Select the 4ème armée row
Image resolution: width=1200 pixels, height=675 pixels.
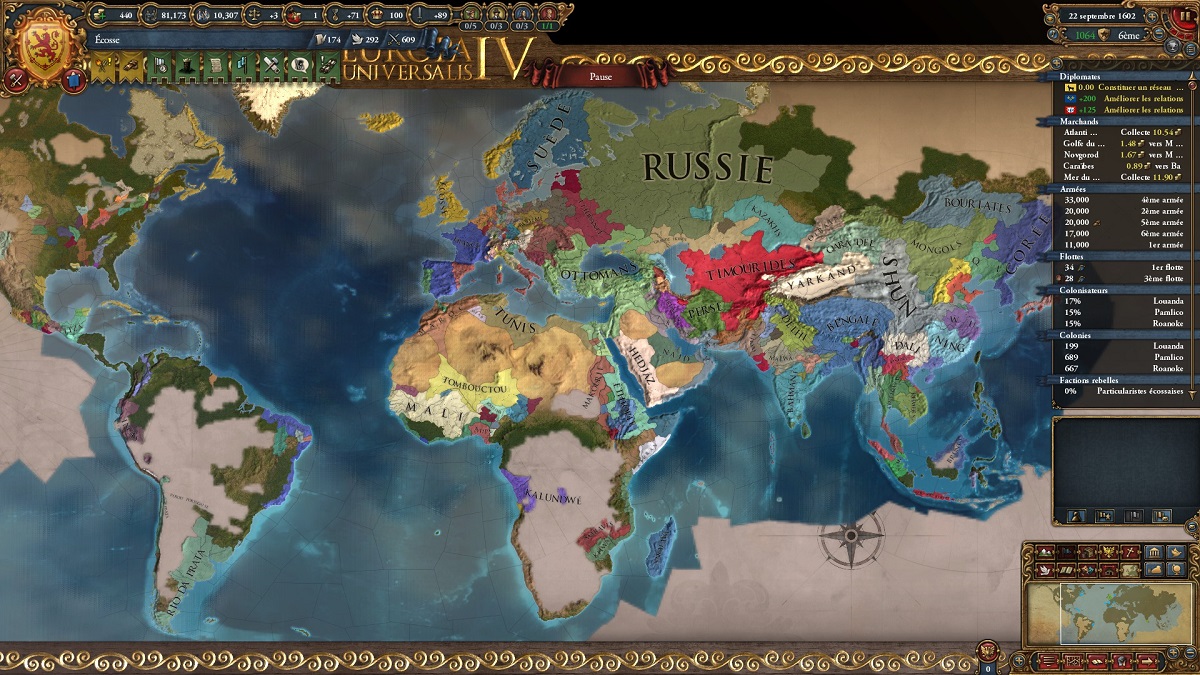[x=1120, y=198]
